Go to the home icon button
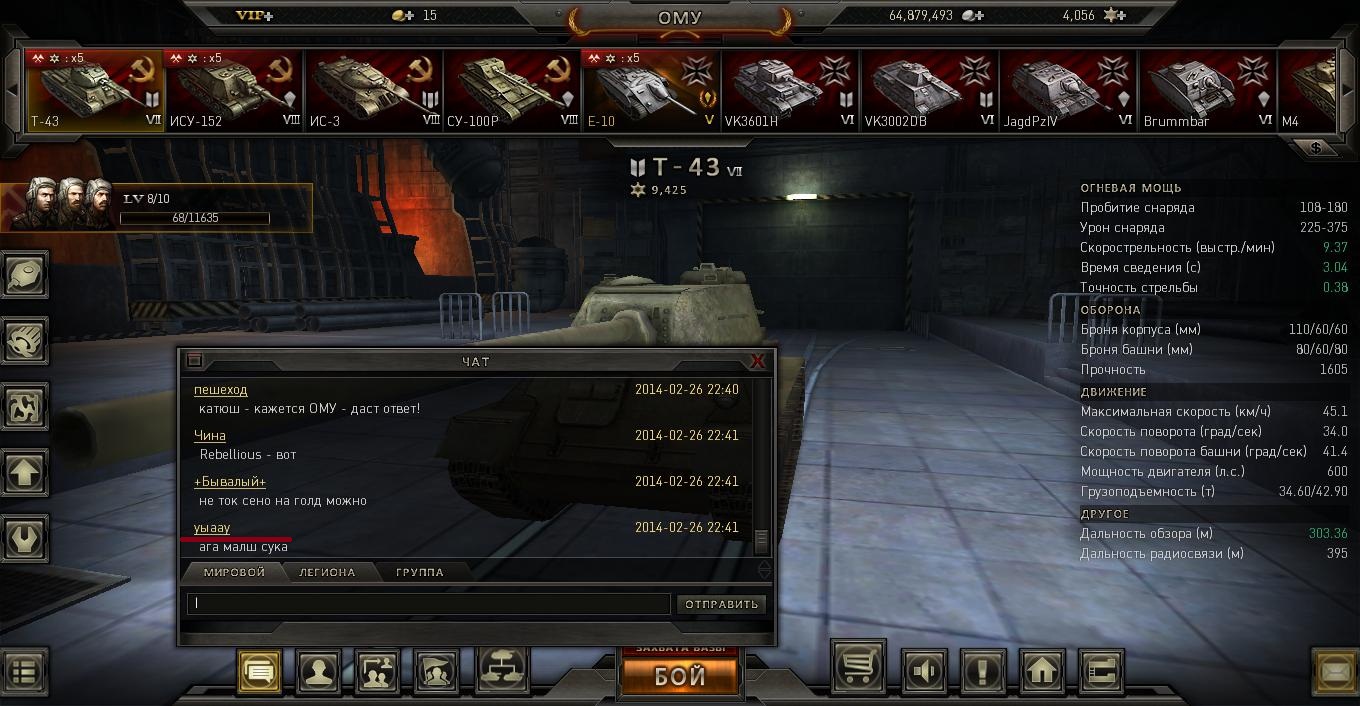The image size is (1360, 706). (x=1042, y=671)
